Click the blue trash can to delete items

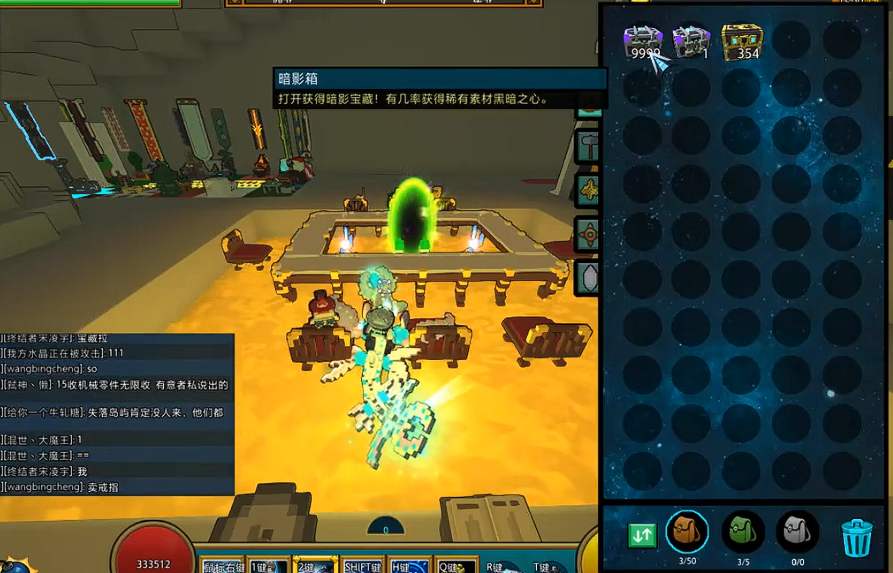[856, 537]
